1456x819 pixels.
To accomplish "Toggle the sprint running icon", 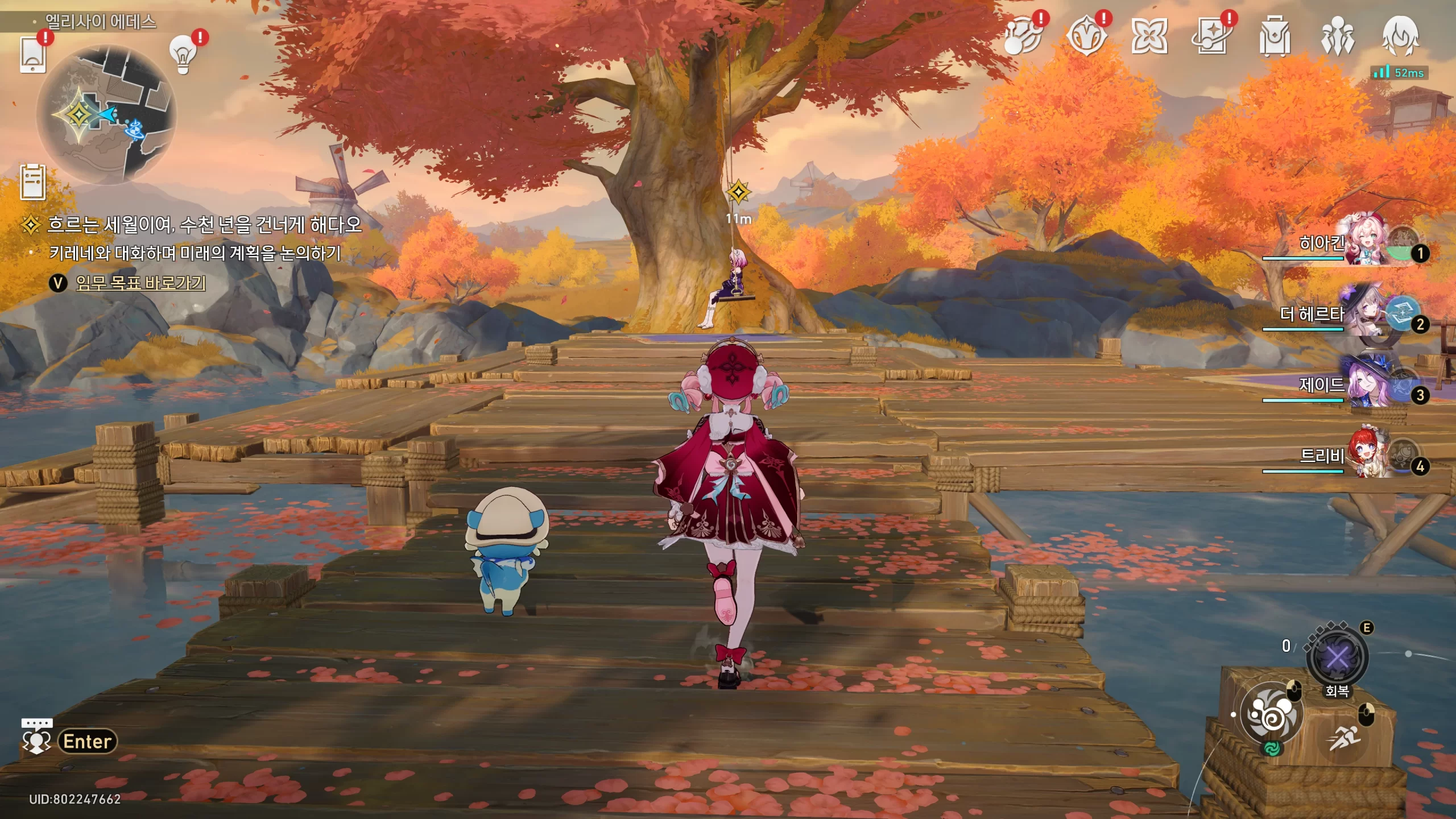I will (x=1345, y=738).
